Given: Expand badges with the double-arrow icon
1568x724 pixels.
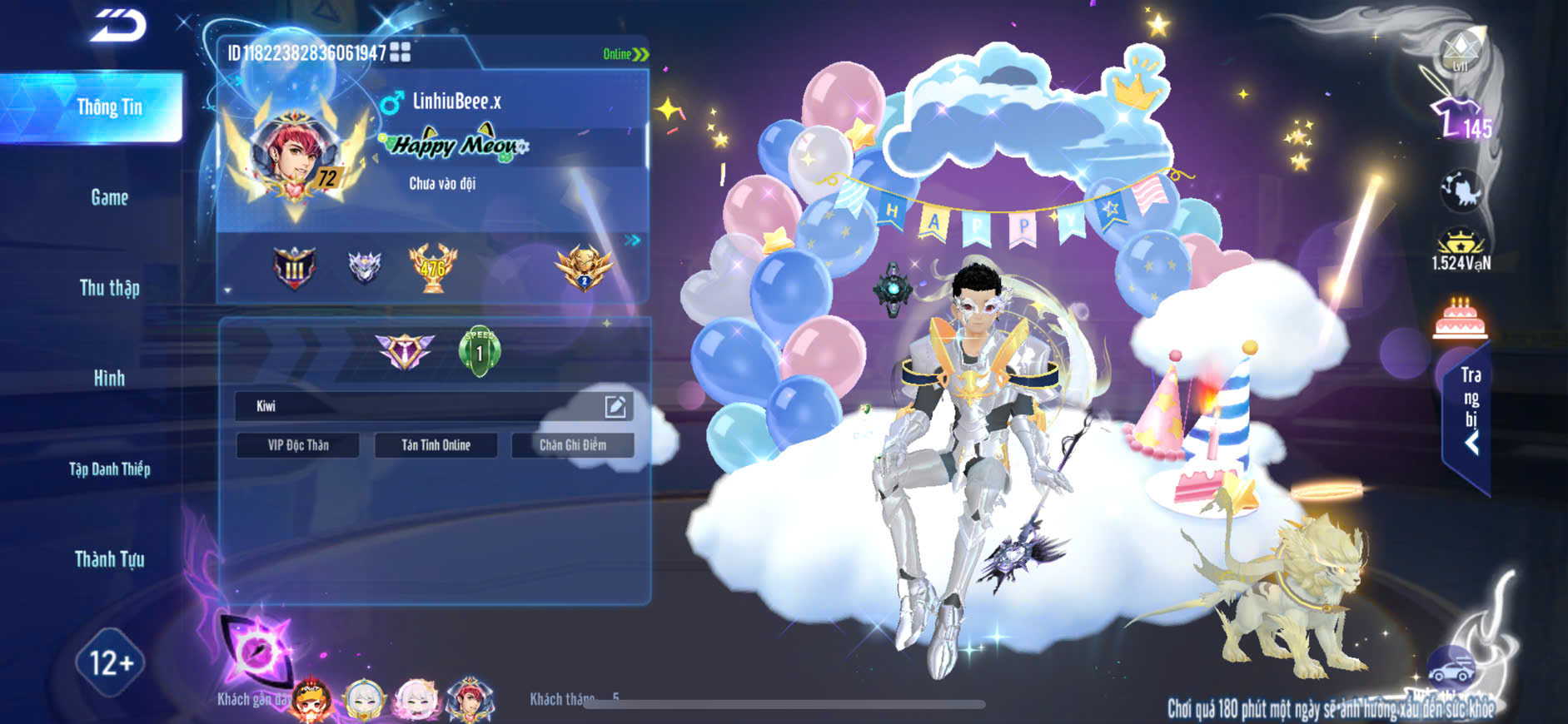Looking at the screenshot, I should [633, 240].
